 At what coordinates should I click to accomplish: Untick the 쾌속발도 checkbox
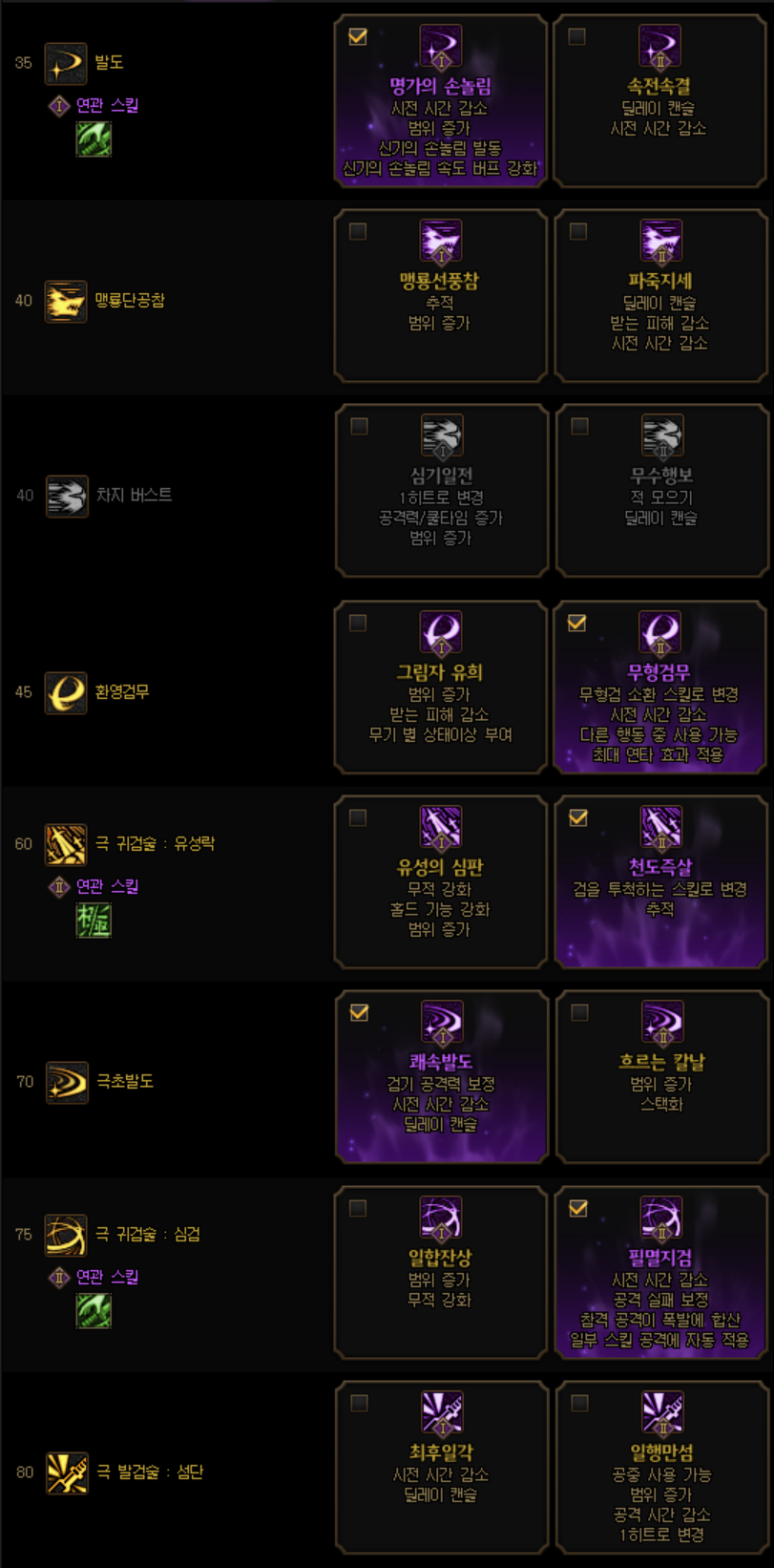coord(359,1013)
